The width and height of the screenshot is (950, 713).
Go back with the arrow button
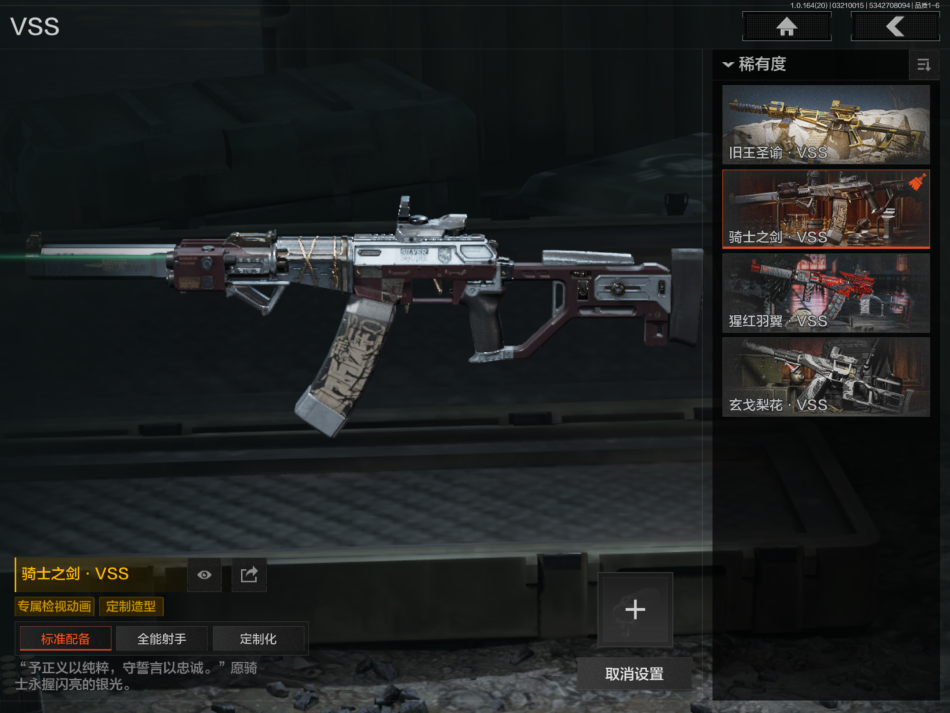(x=894, y=27)
